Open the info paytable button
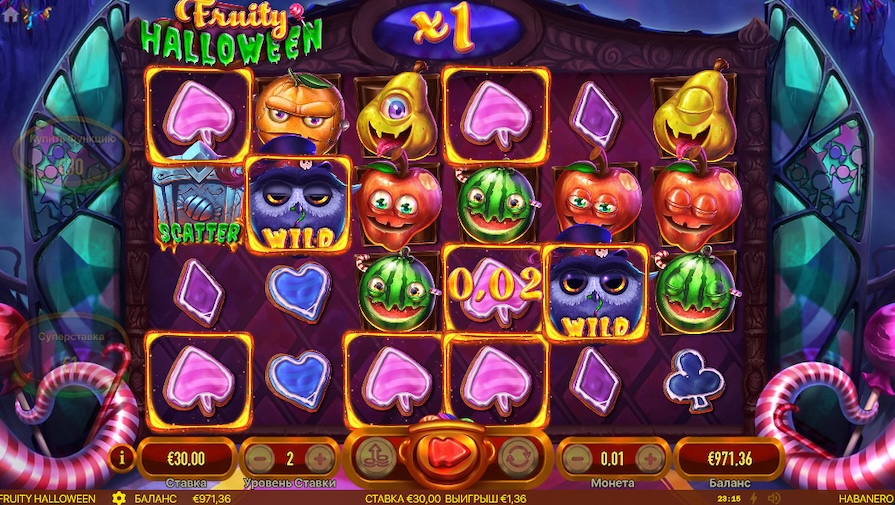 123,459
